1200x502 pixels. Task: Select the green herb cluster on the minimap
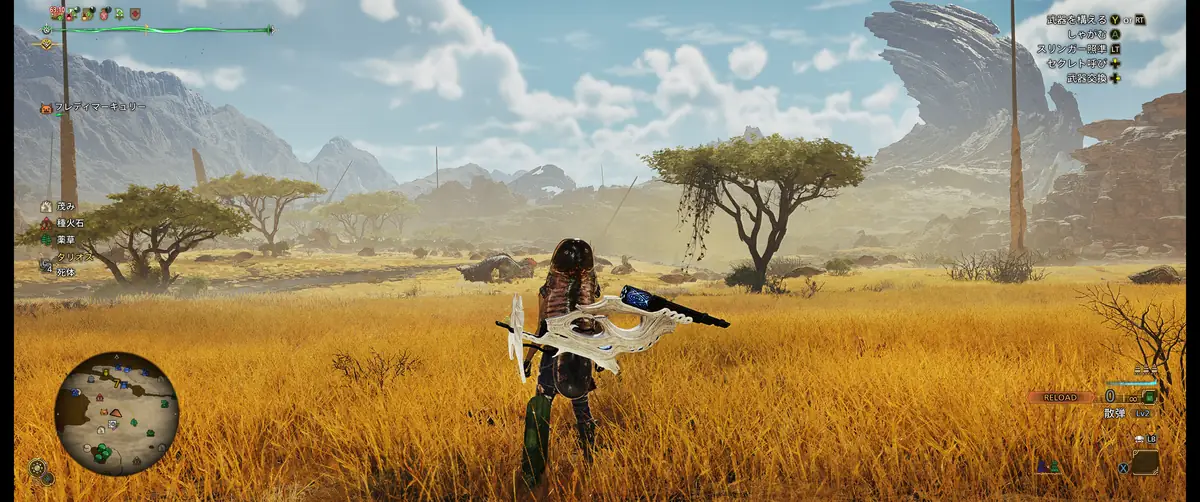coord(102,452)
